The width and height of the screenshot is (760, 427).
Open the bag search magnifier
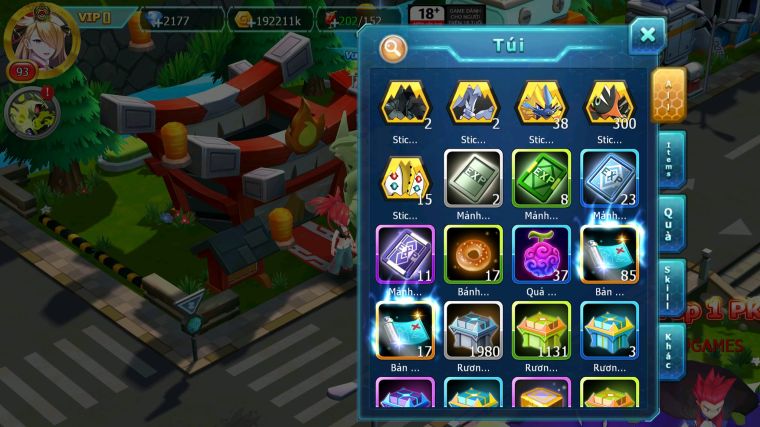(x=394, y=47)
